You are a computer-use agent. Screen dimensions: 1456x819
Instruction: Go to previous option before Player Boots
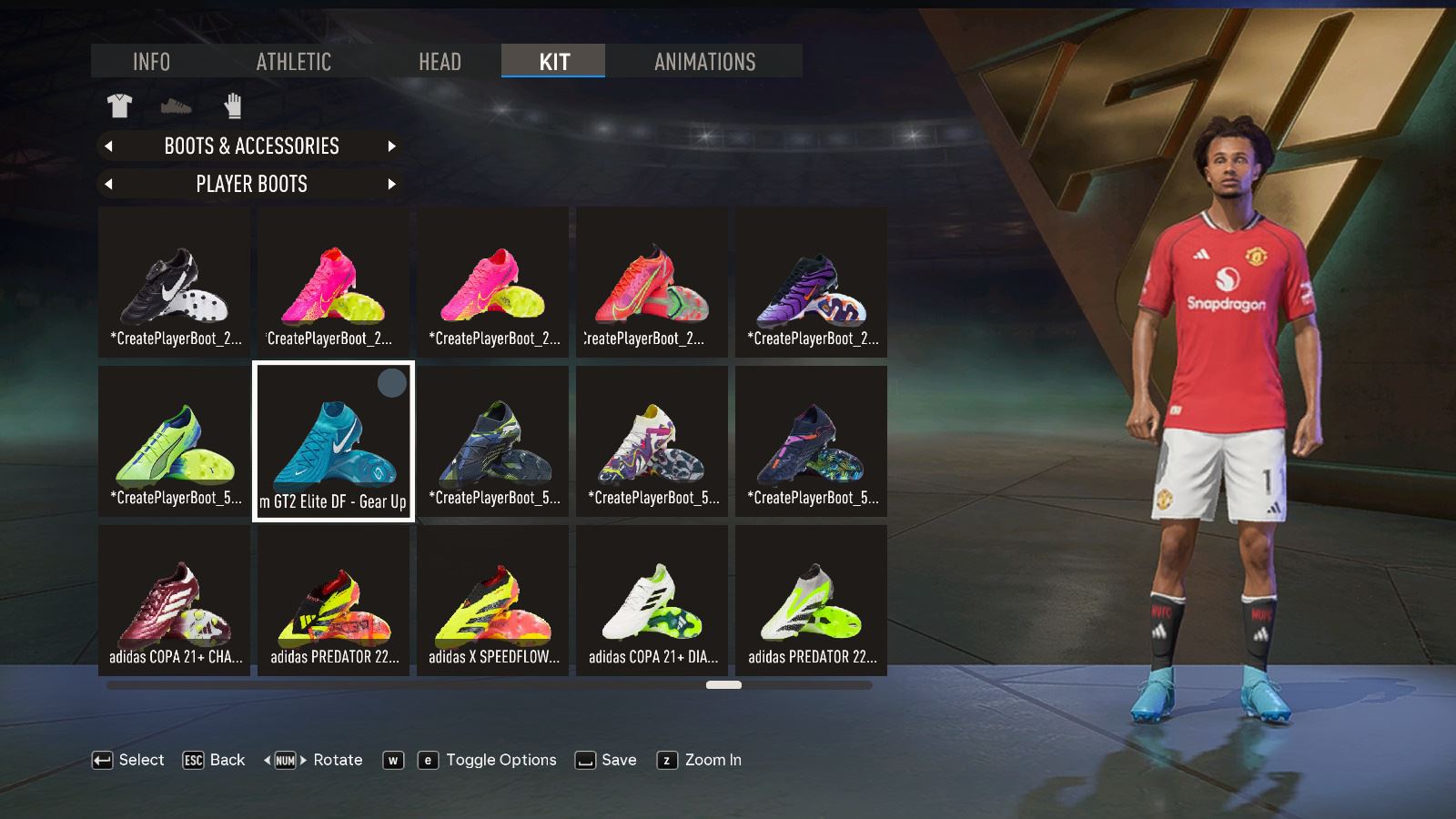pos(109,184)
